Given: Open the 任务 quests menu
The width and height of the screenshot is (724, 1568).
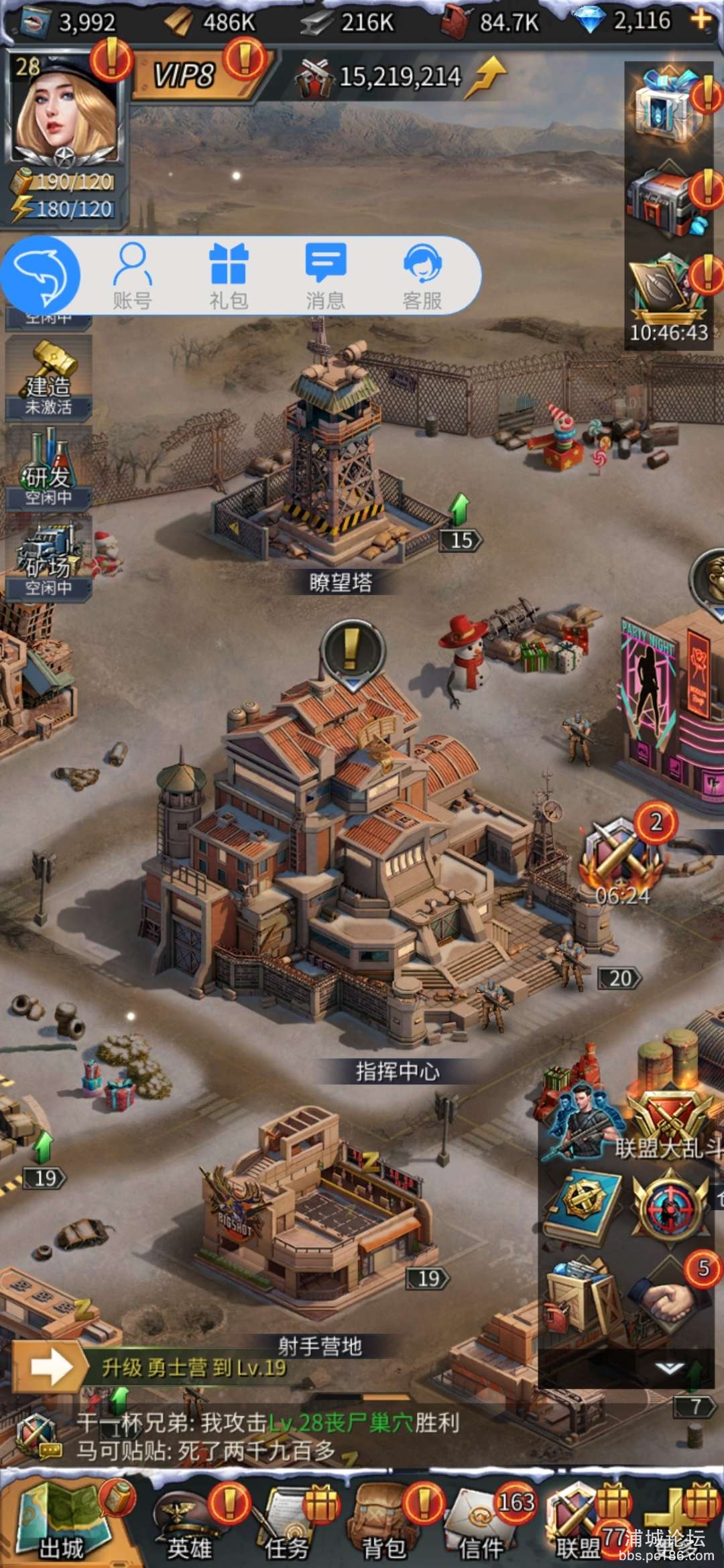Looking at the screenshot, I should pyautogui.click(x=287, y=1522).
